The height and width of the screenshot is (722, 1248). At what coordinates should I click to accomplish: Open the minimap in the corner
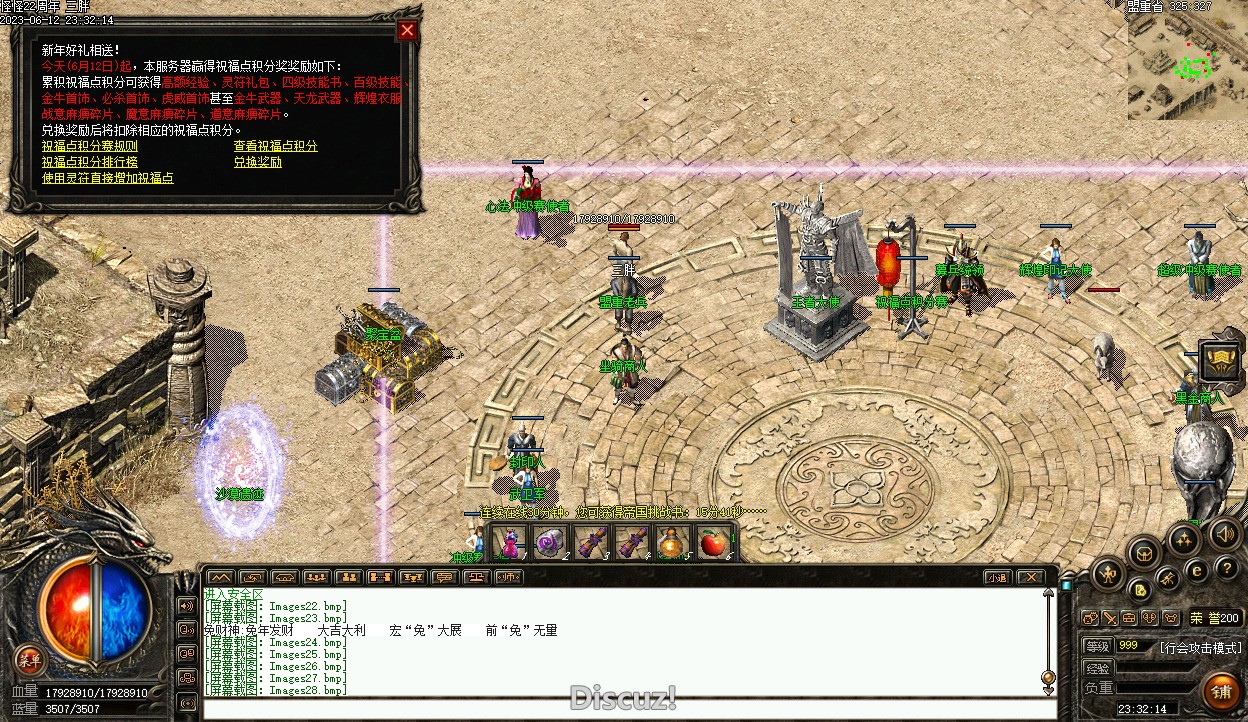[1186, 64]
